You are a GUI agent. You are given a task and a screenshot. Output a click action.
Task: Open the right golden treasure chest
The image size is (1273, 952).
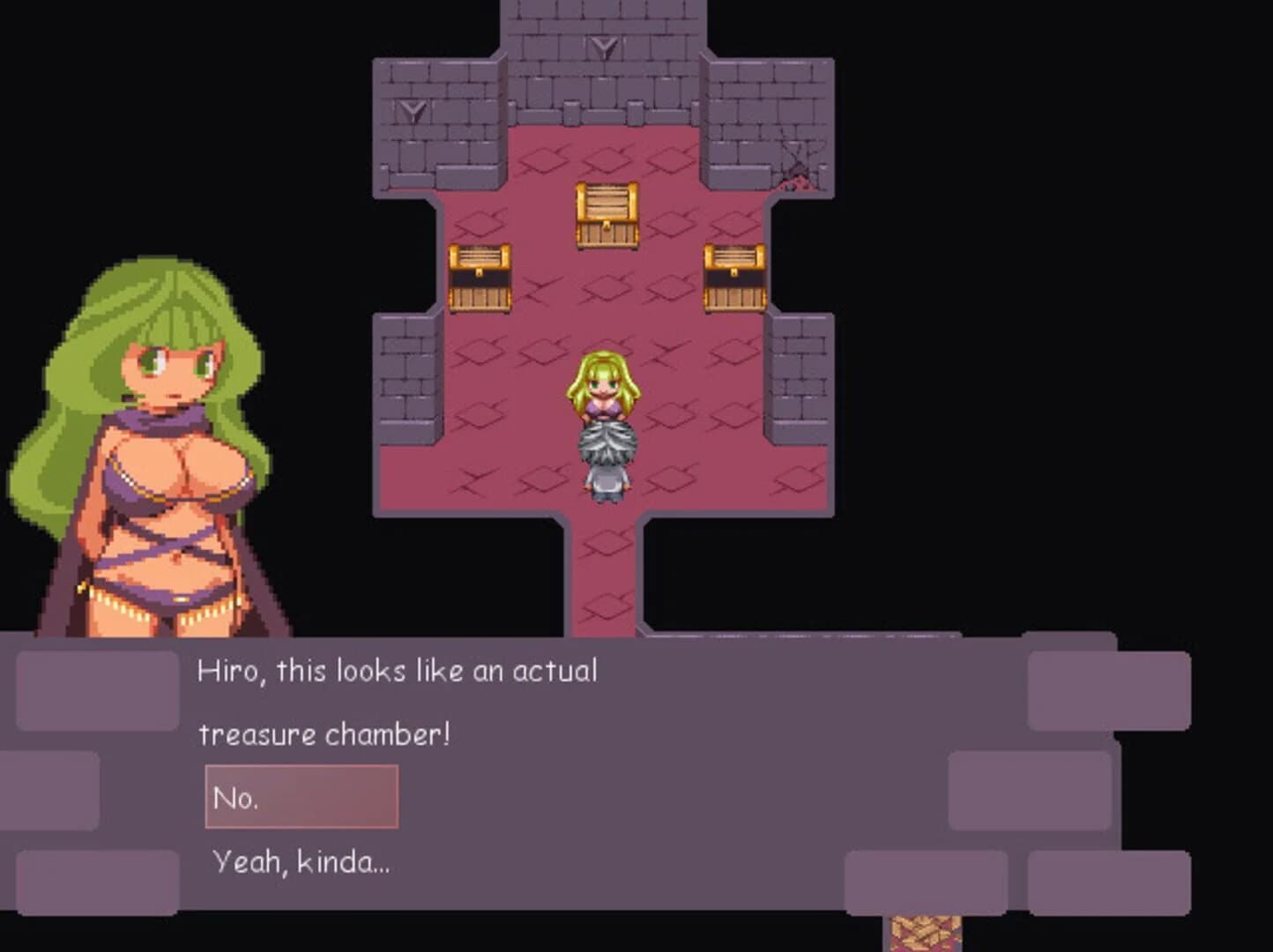click(734, 276)
